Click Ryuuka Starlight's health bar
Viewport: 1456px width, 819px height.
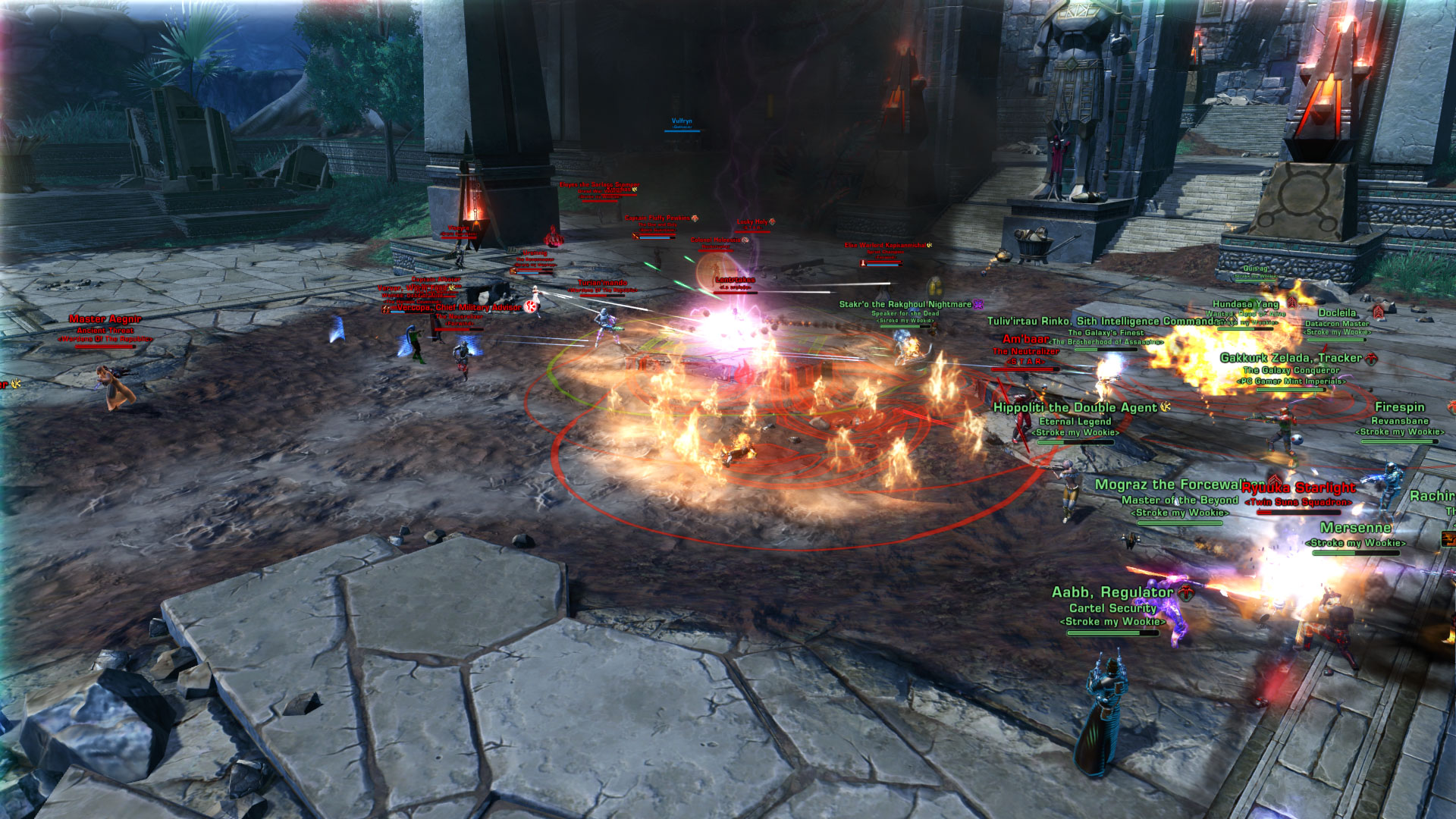1298,513
